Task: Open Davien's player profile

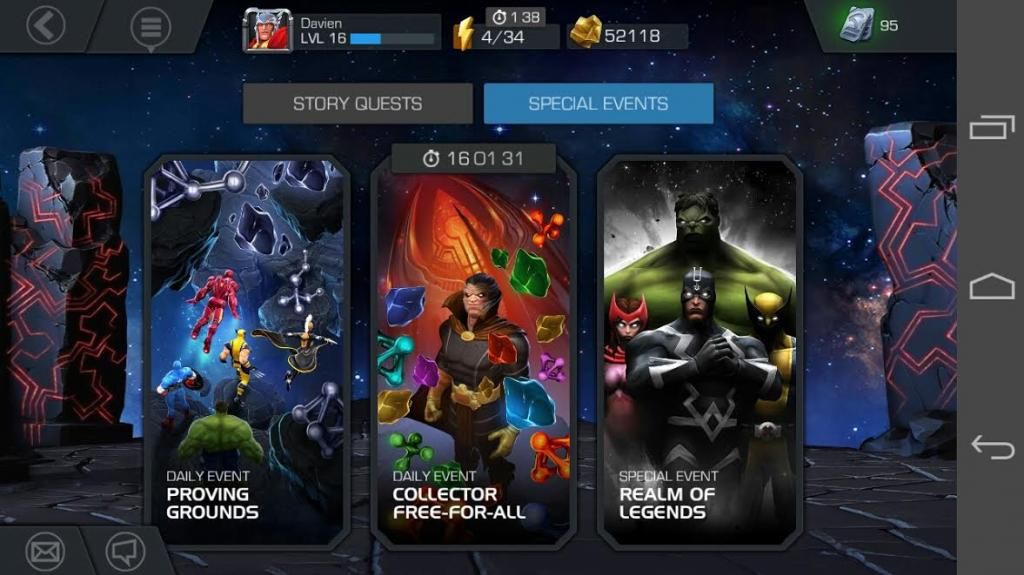Action: coord(341,31)
